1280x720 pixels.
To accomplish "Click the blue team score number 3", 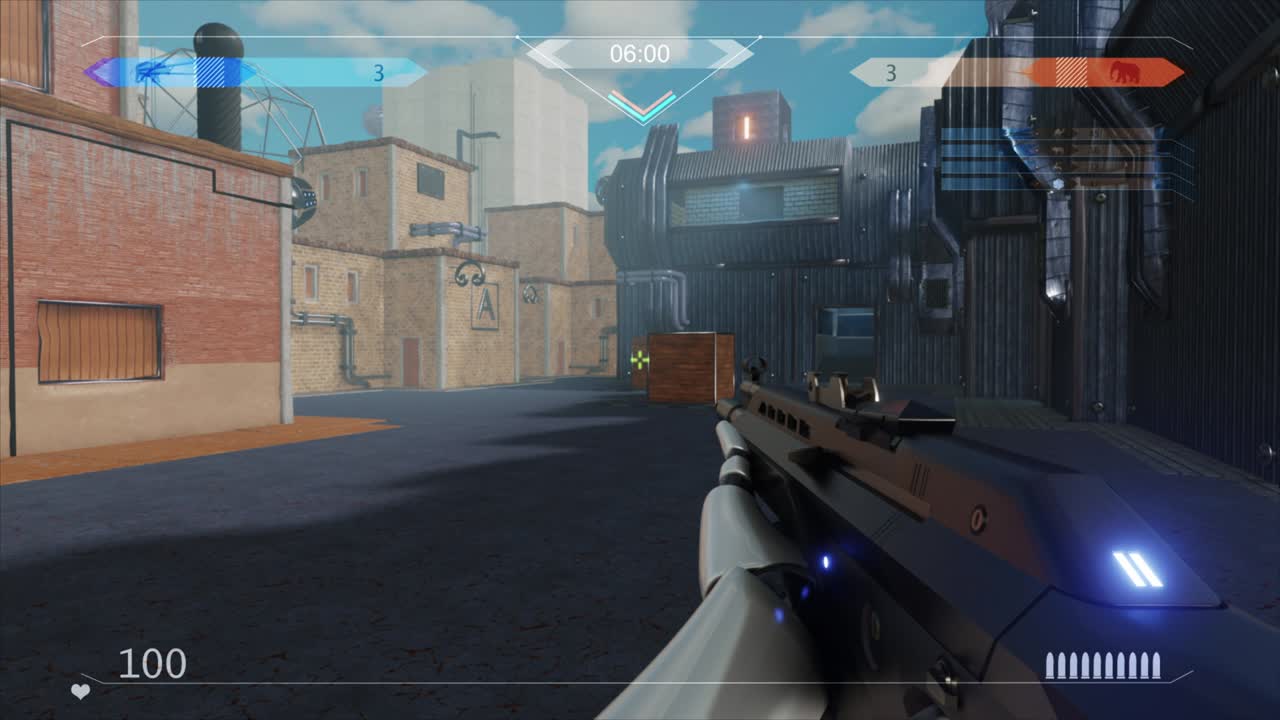I will coord(378,72).
